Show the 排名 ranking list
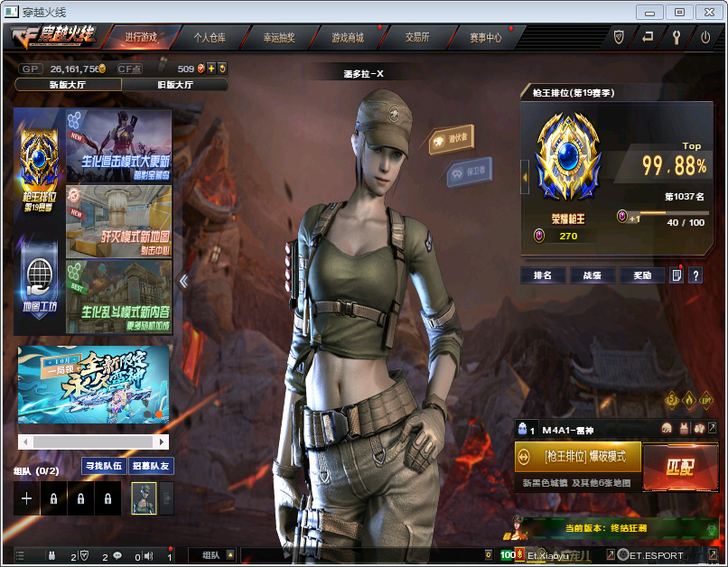 541,275
